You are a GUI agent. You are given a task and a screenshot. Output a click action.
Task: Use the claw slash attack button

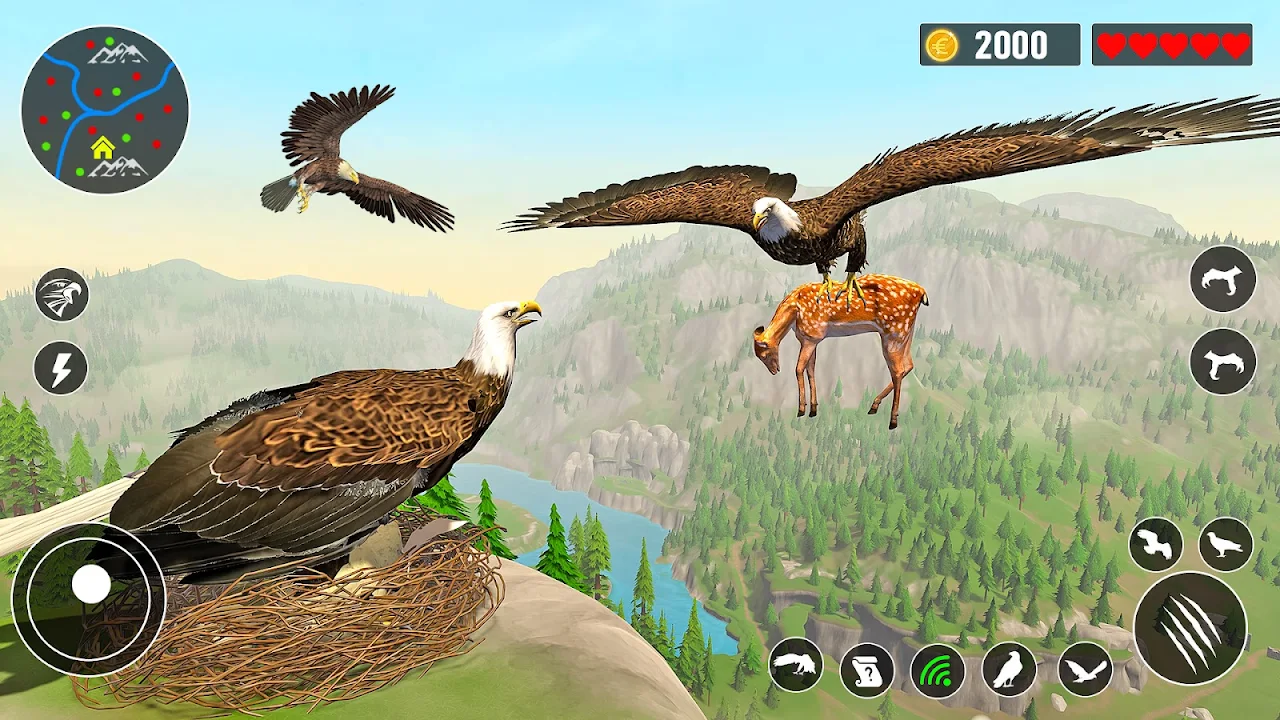[x=1190, y=626]
